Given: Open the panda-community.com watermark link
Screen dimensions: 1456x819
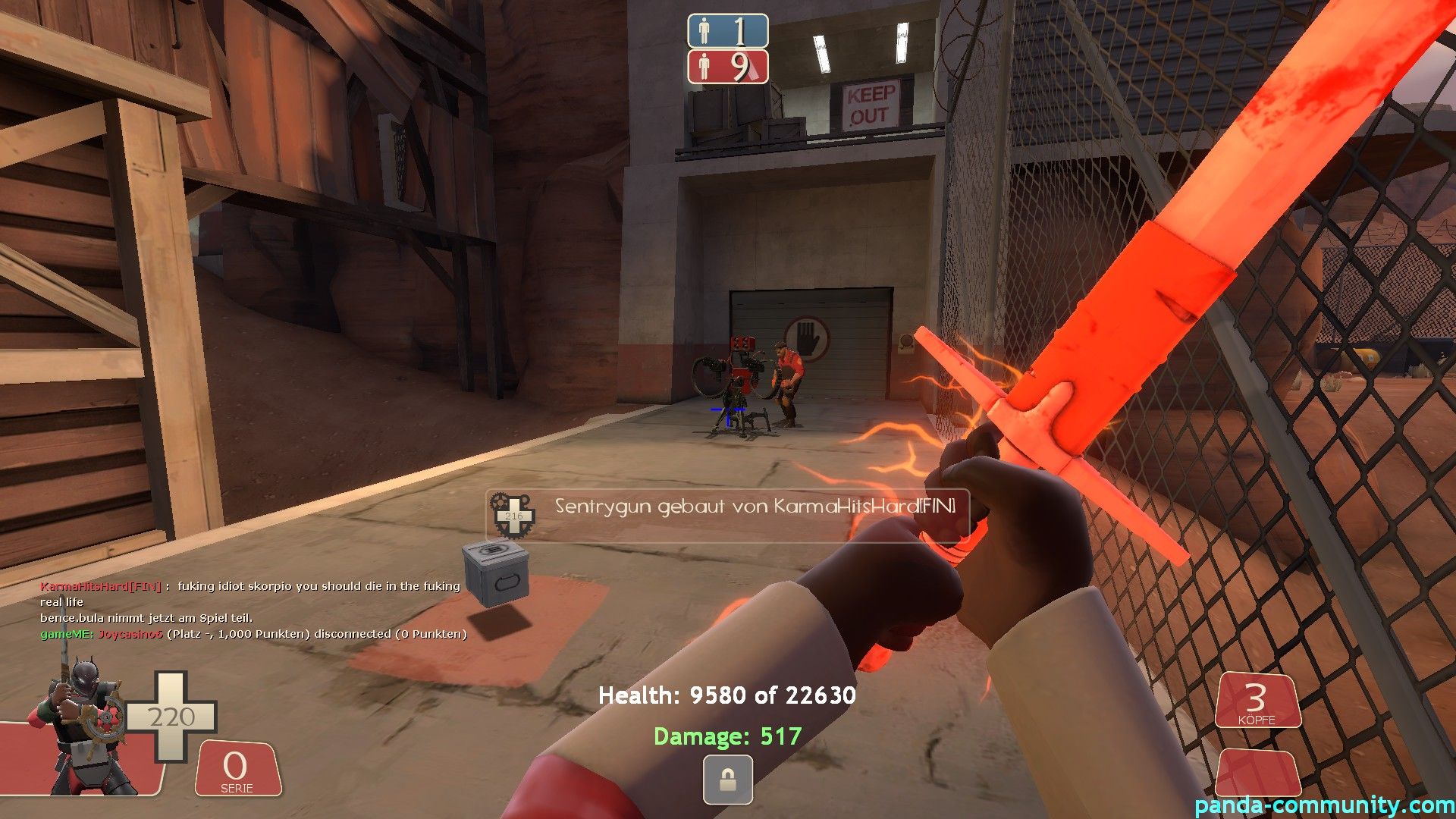Looking at the screenshot, I should coord(1324,805).
